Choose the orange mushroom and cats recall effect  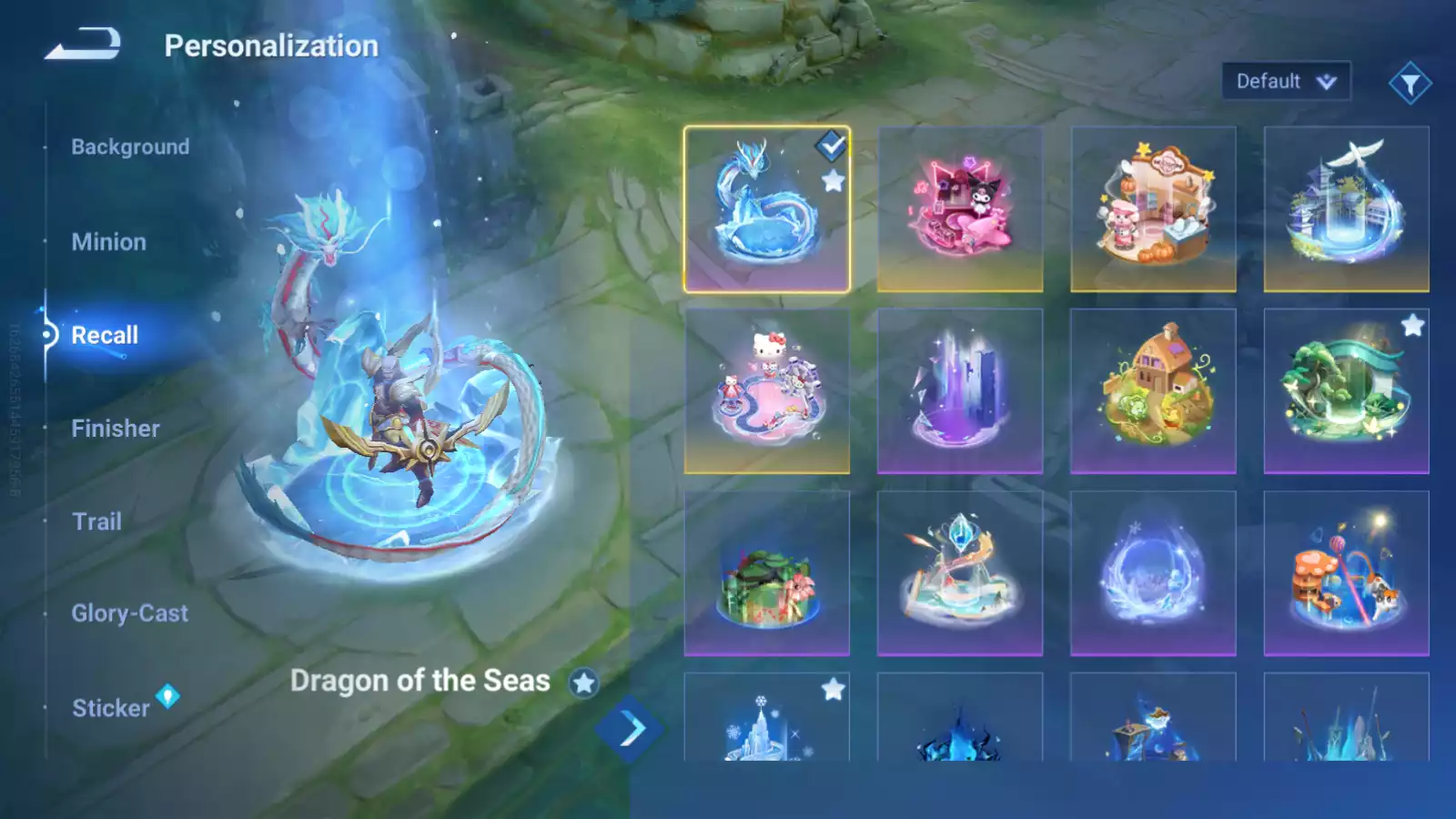(1346, 573)
